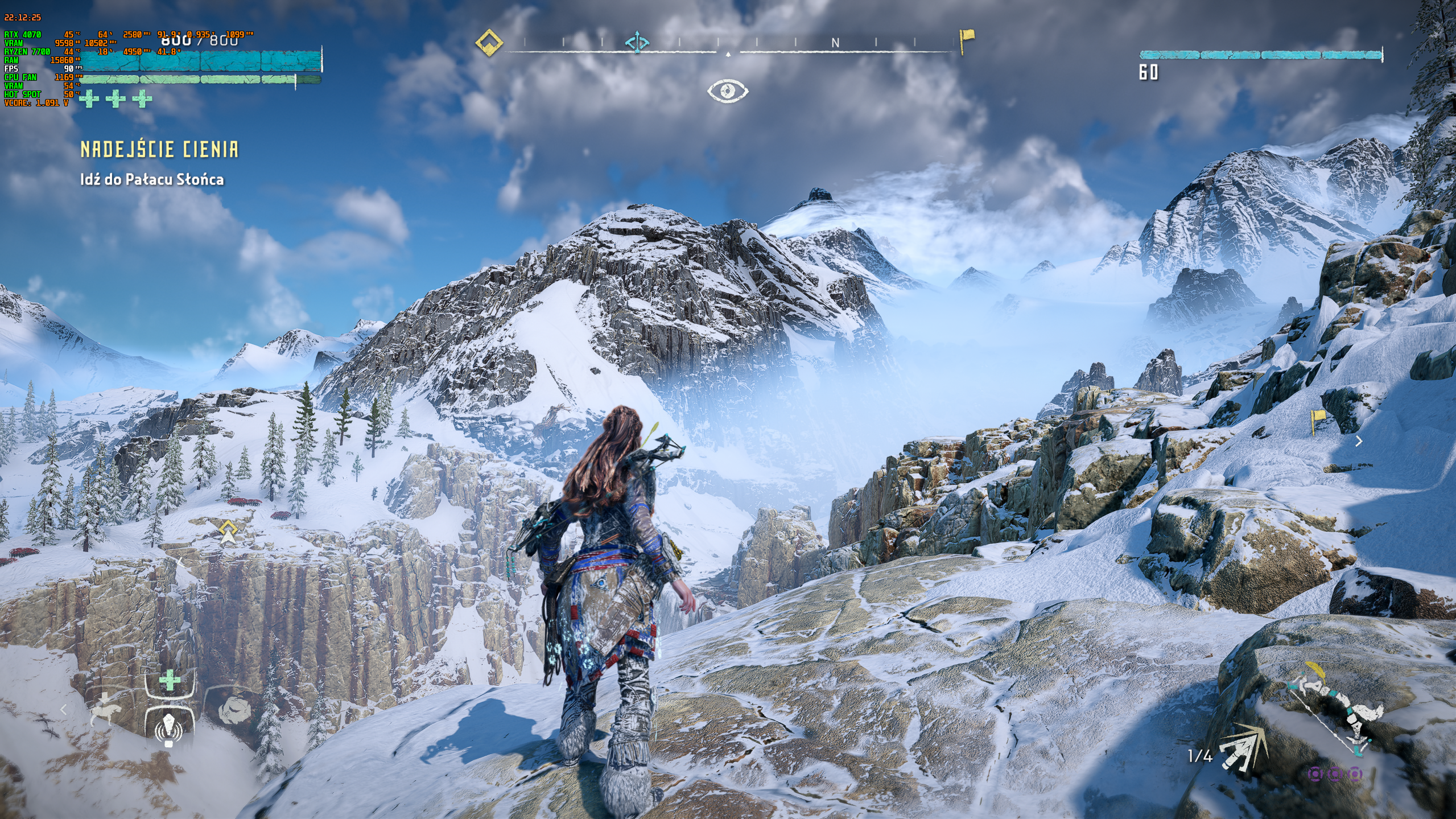Click the yellow quest diamond on compass
The image size is (1456, 819).
point(489,43)
